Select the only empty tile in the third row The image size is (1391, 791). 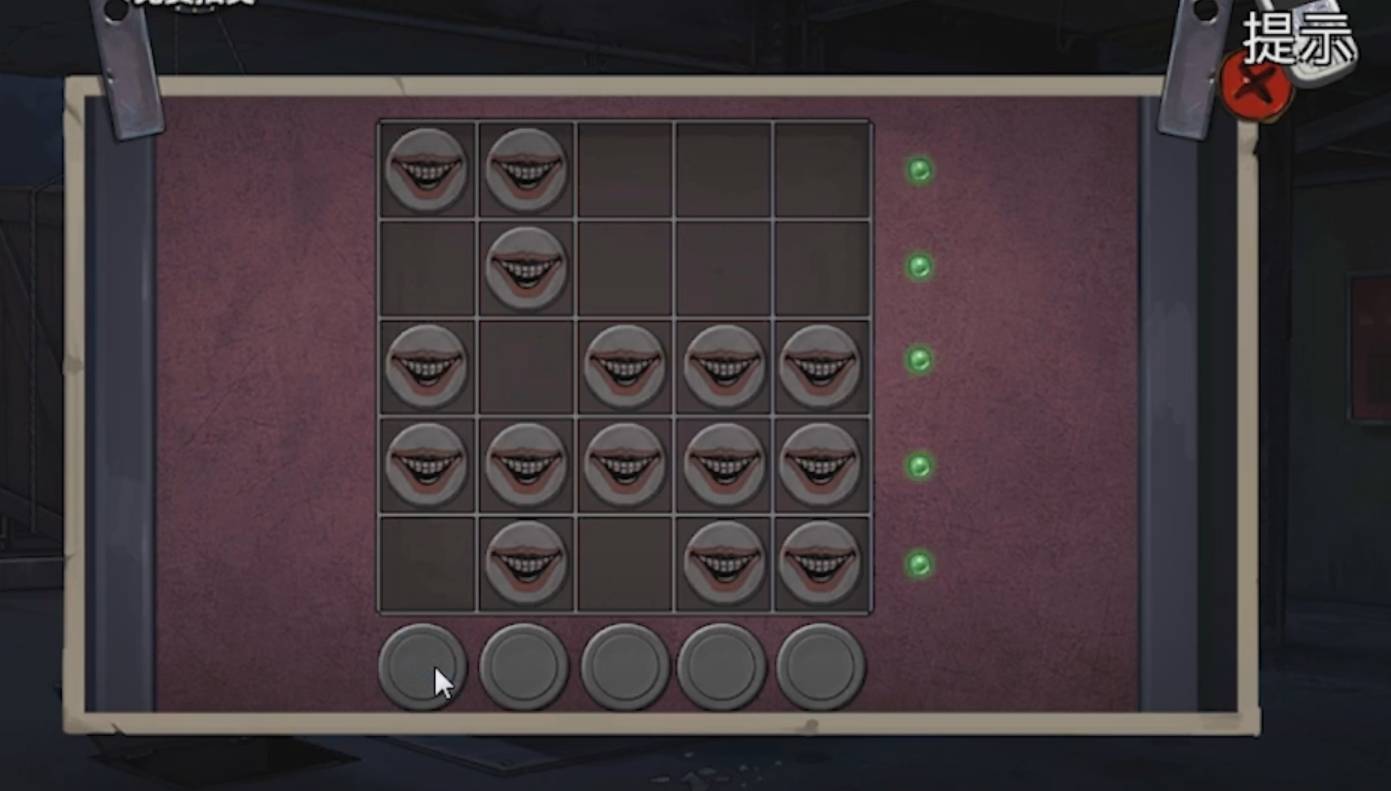526,366
